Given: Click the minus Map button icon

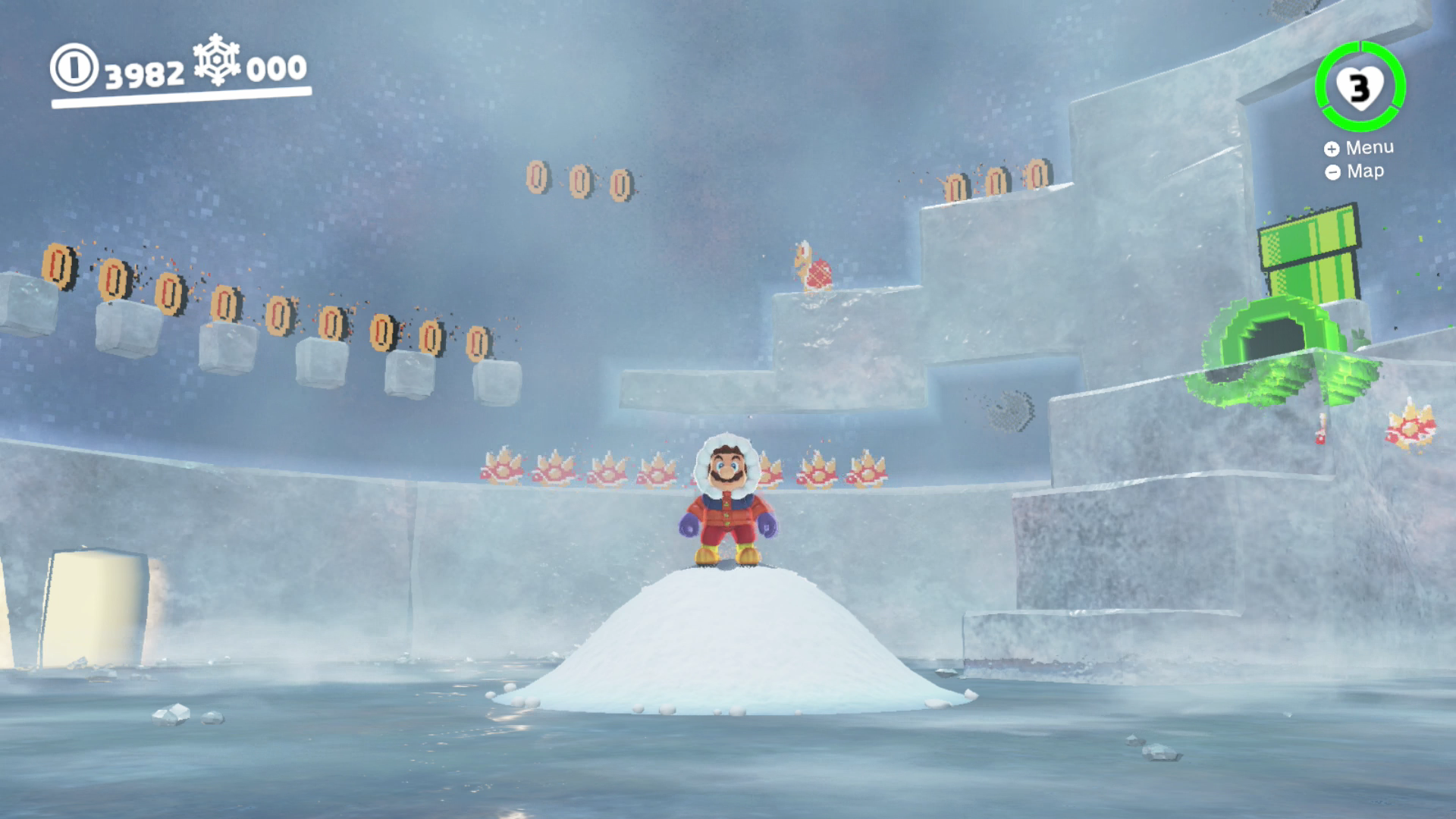Looking at the screenshot, I should [1332, 172].
